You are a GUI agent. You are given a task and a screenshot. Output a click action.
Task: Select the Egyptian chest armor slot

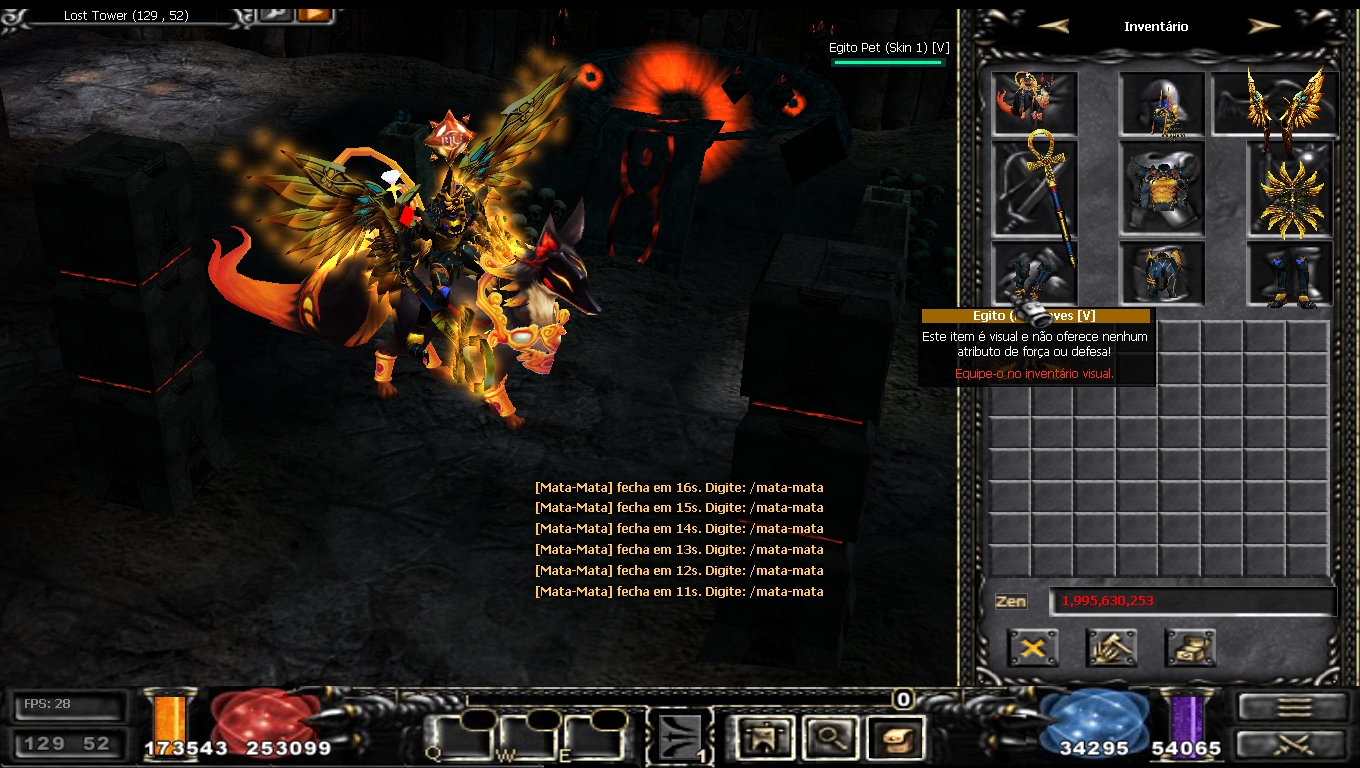pos(1162,188)
